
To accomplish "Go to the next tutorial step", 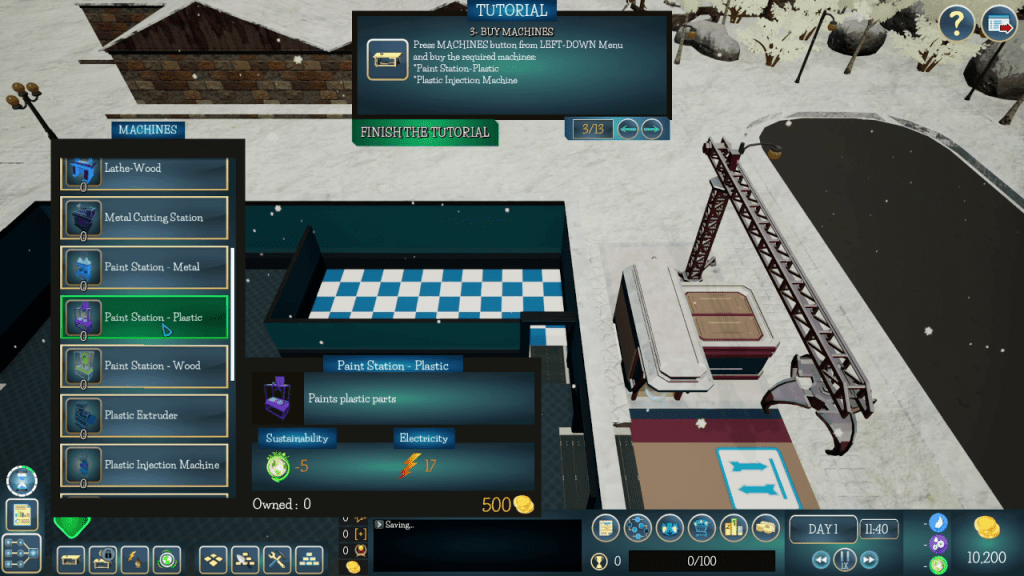I will pos(652,129).
